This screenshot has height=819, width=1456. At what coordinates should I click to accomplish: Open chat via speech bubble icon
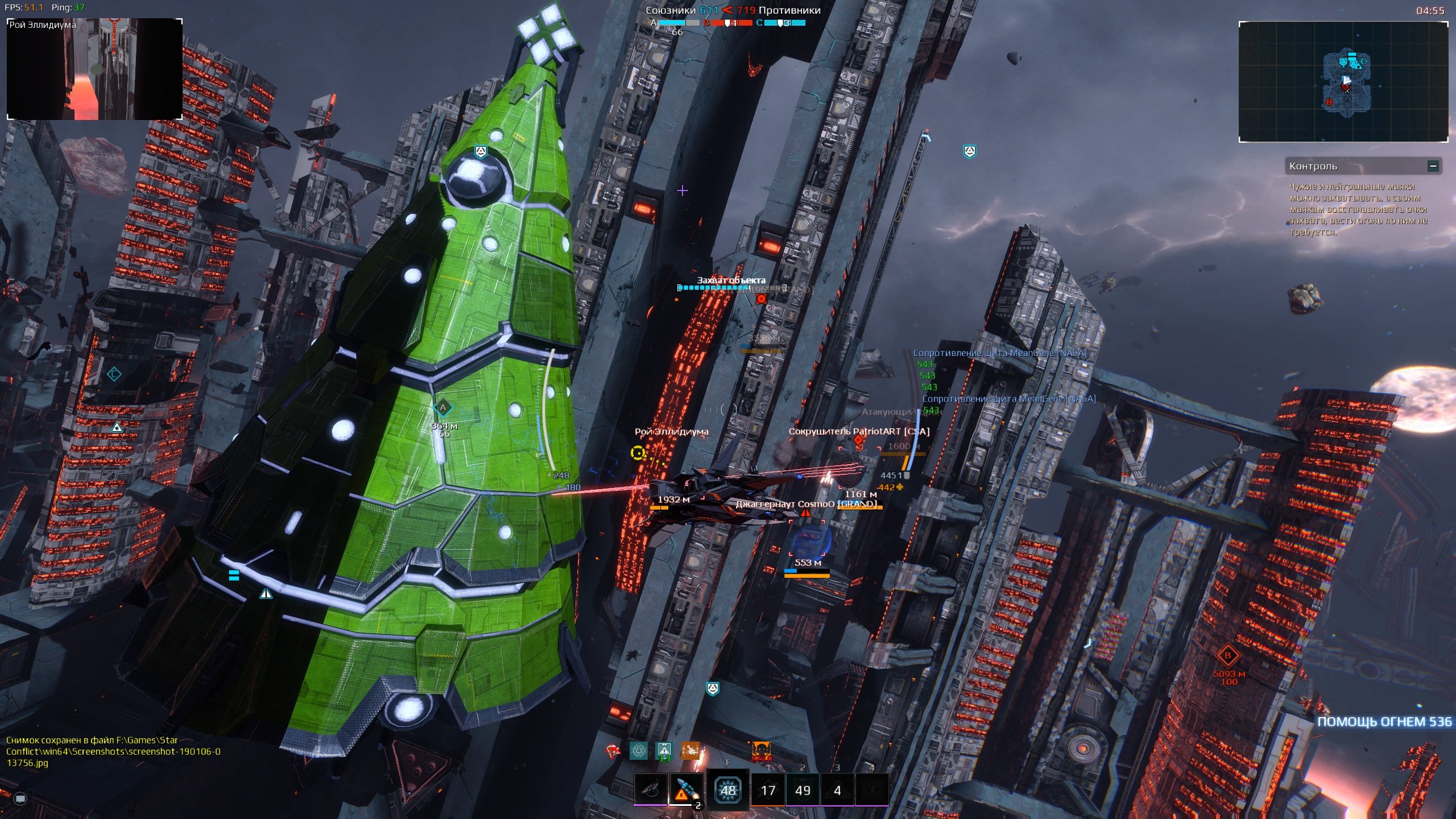coord(20,799)
